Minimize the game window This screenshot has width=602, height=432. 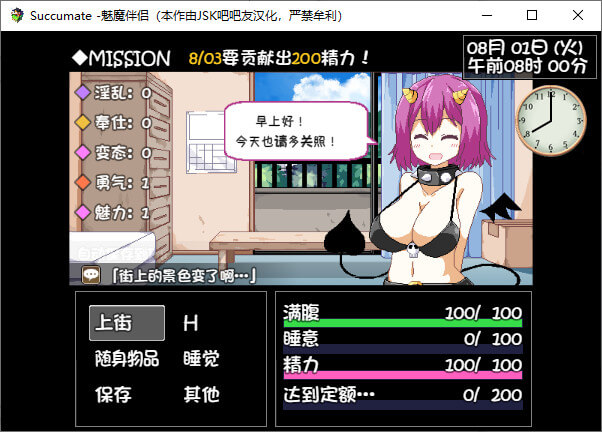486,15
